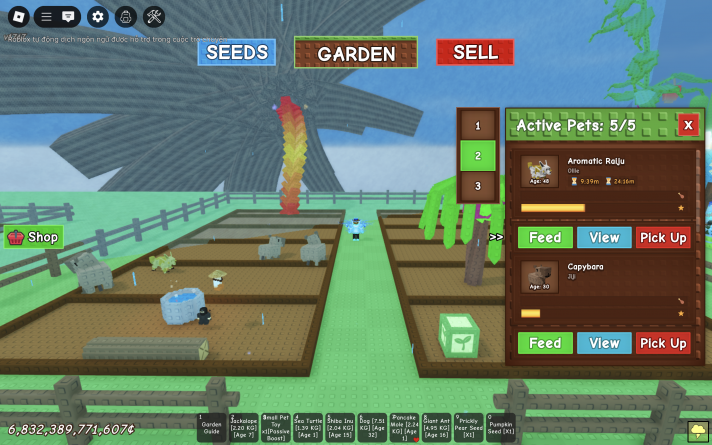Open the Roblox menu logo

pyautogui.click(x=18, y=16)
